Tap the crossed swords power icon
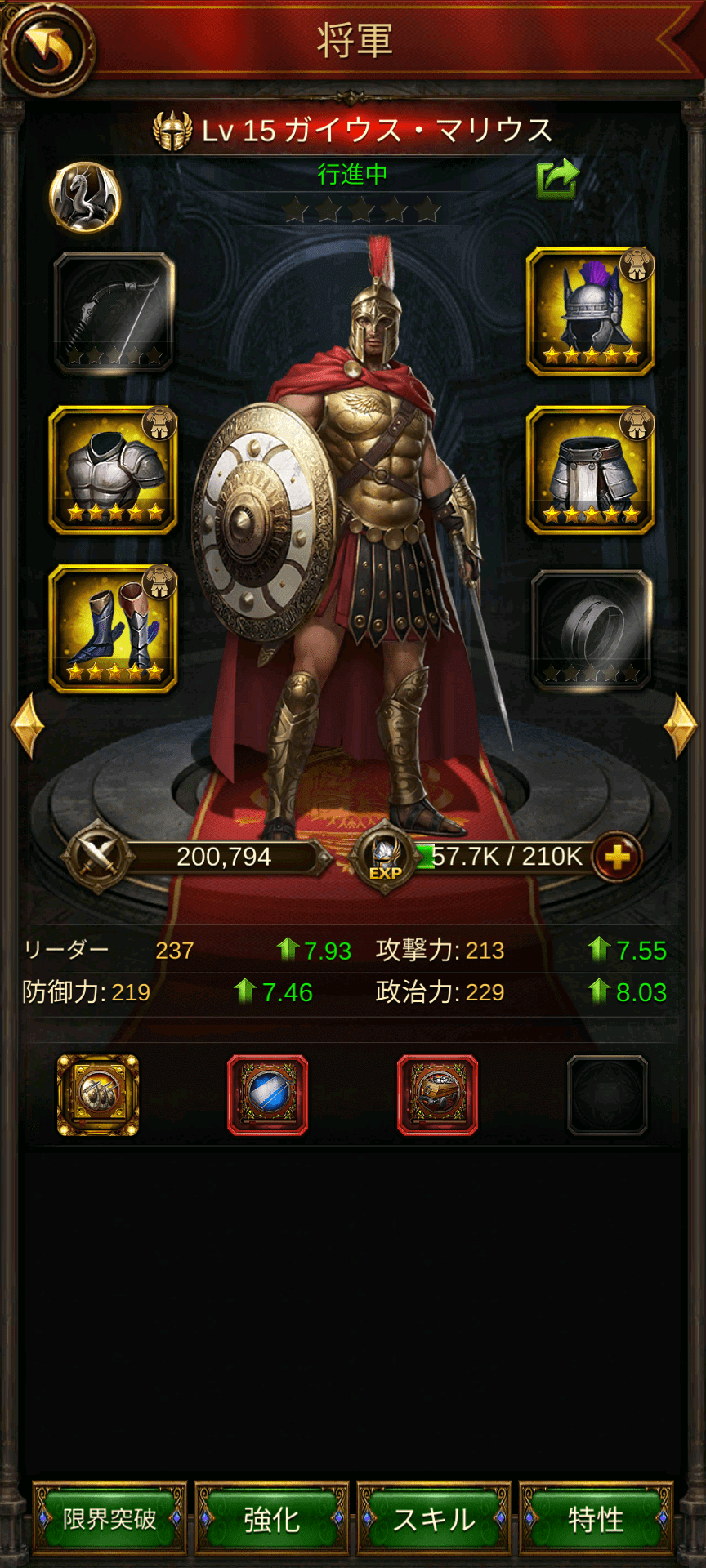 coord(98,857)
